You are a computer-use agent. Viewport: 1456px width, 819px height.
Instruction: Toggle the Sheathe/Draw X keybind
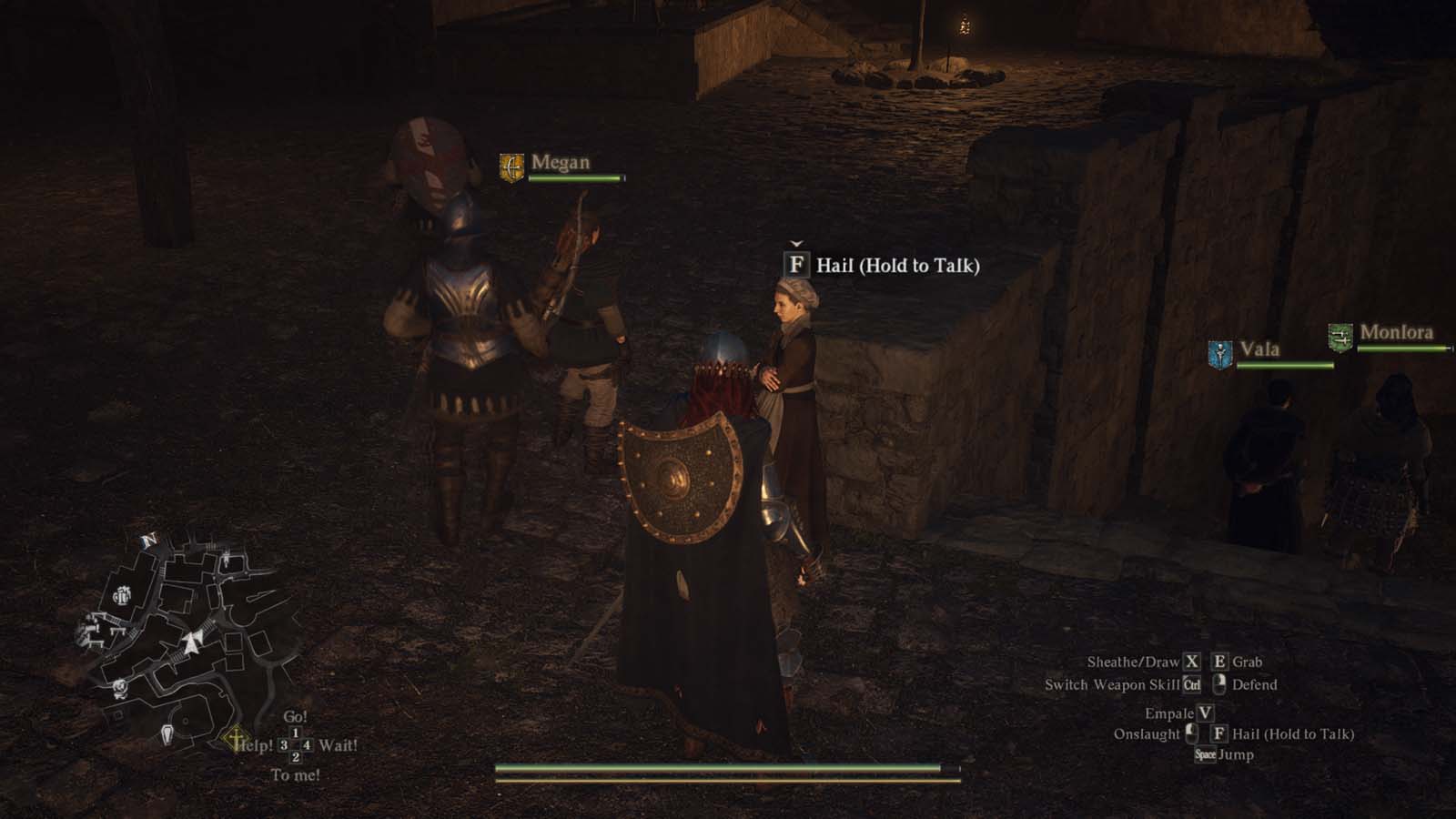(x=1192, y=662)
